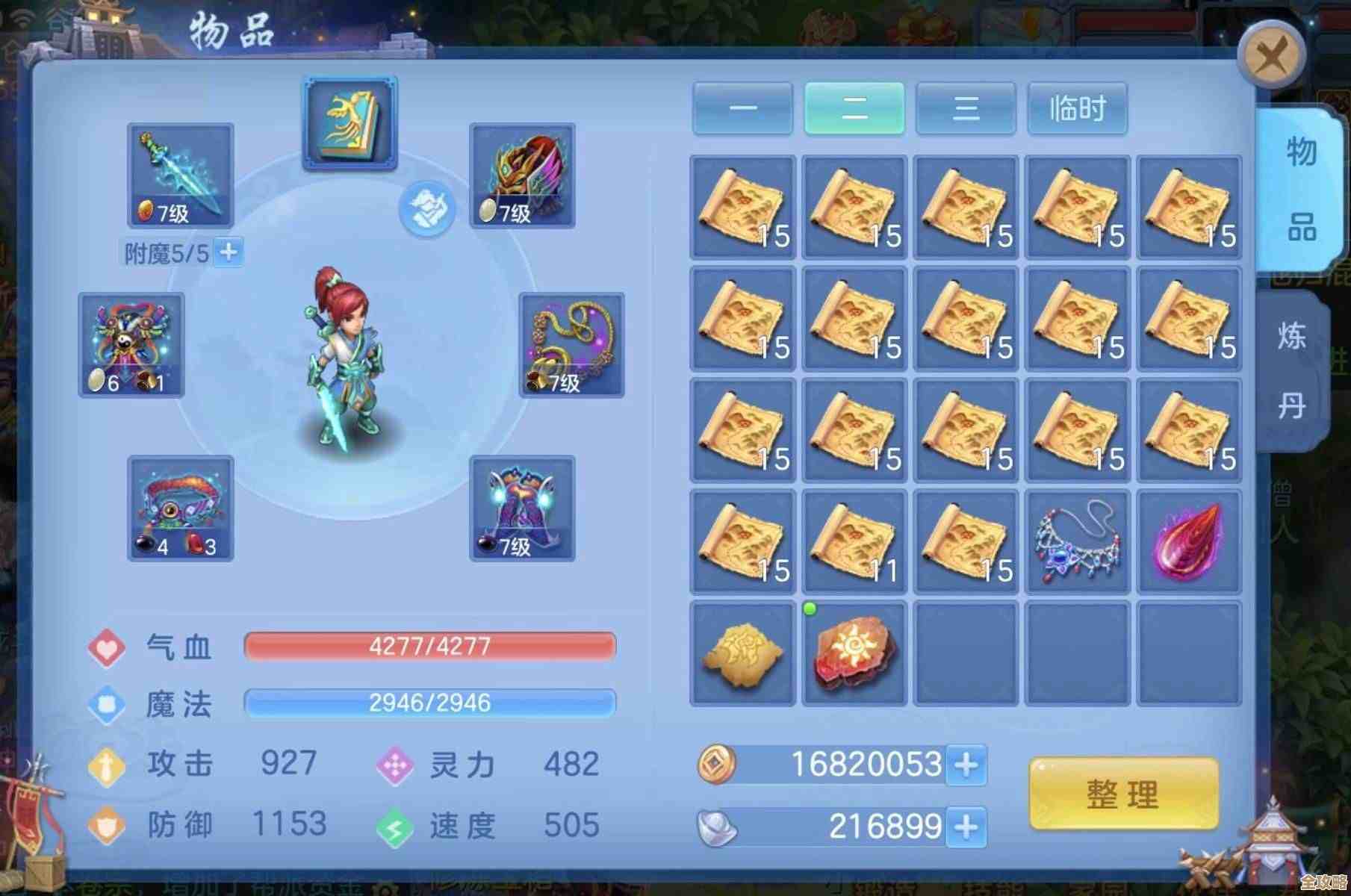The height and width of the screenshot is (896, 1351).
Task: Select the 物品 side tab
Action: (x=1300, y=190)
